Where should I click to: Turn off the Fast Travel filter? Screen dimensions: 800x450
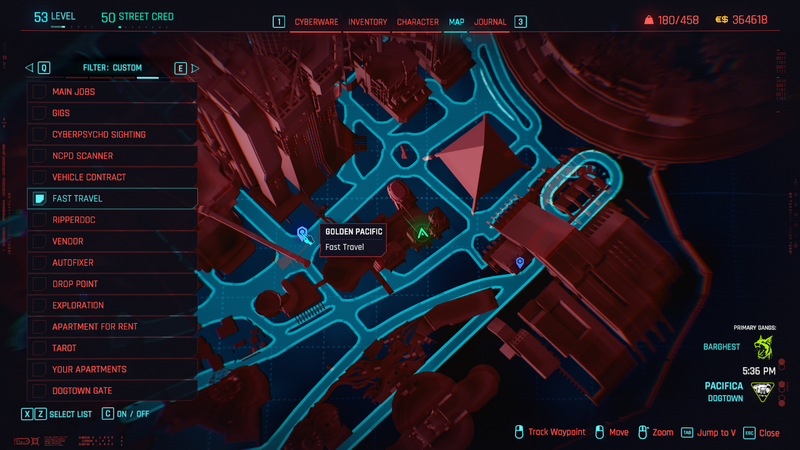pos(112,198)
